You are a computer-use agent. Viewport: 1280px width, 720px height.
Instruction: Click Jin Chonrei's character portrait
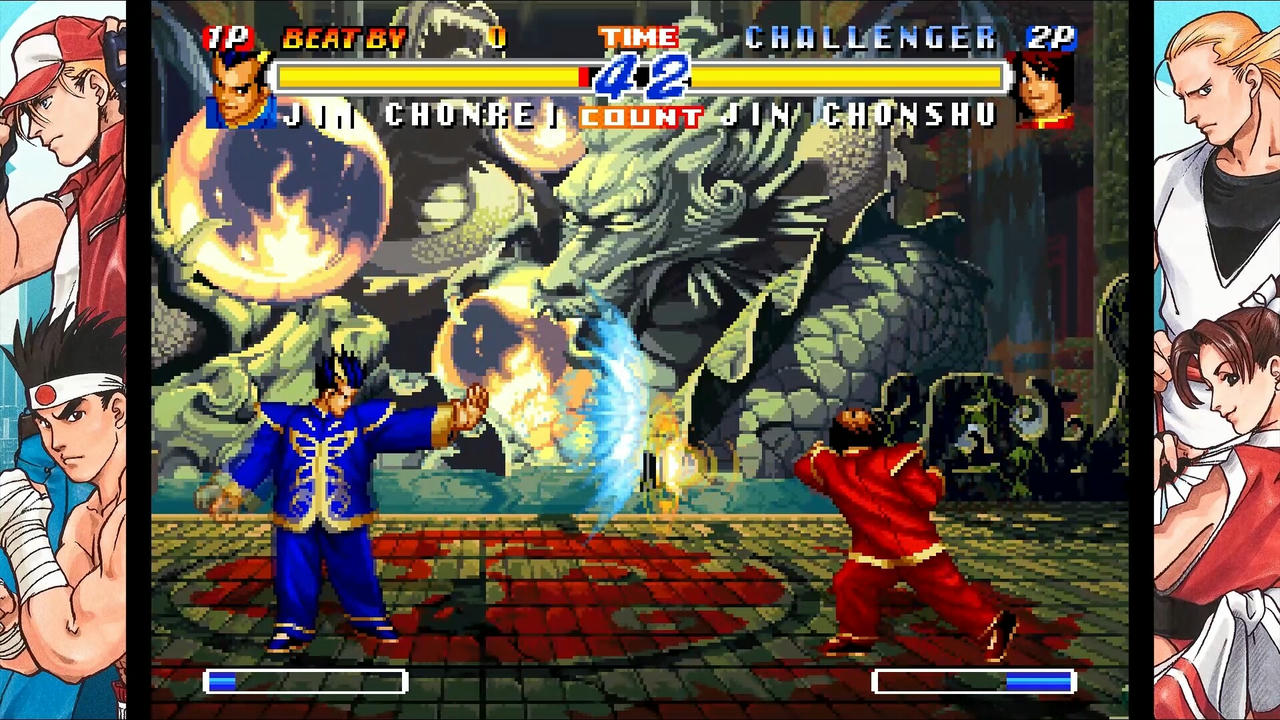239,90
